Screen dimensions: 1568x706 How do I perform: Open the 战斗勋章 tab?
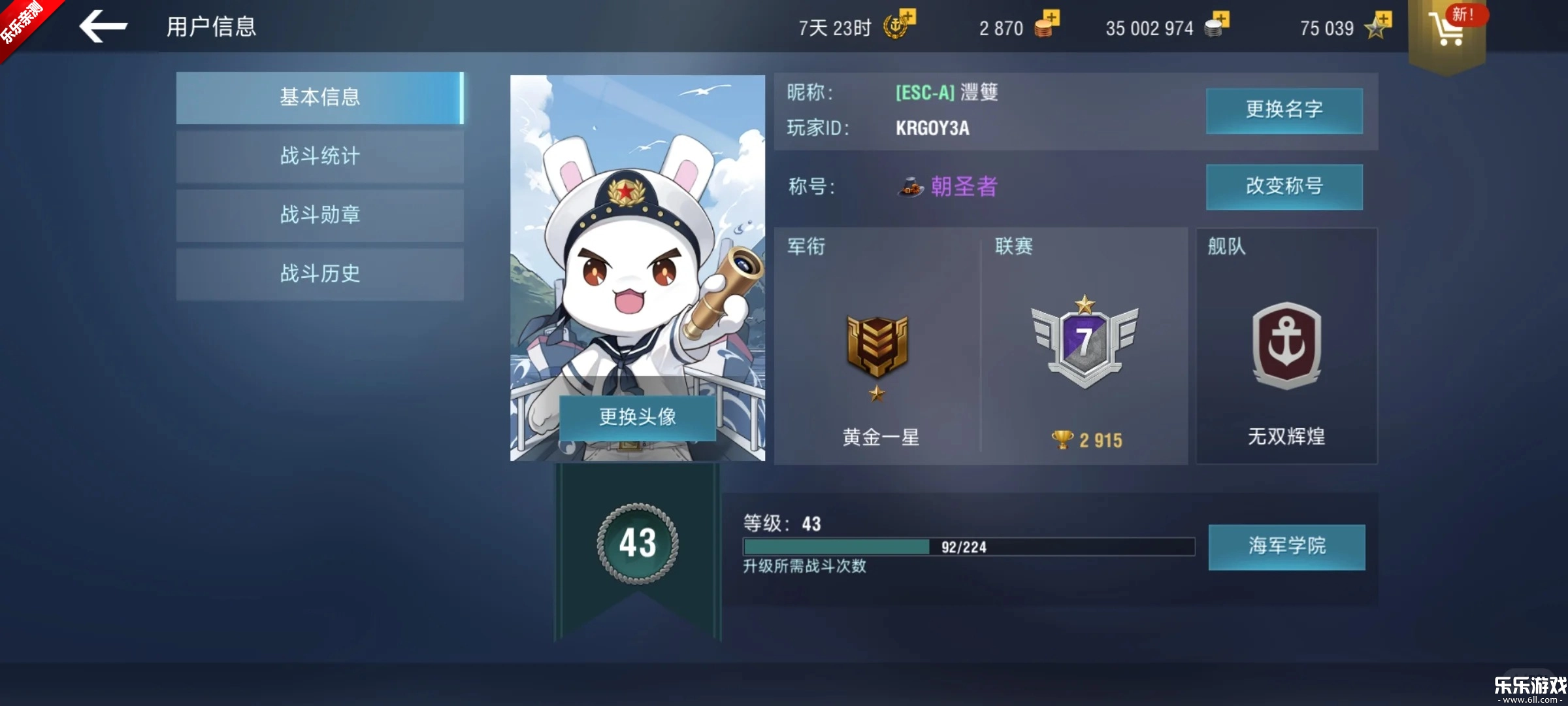319,216
